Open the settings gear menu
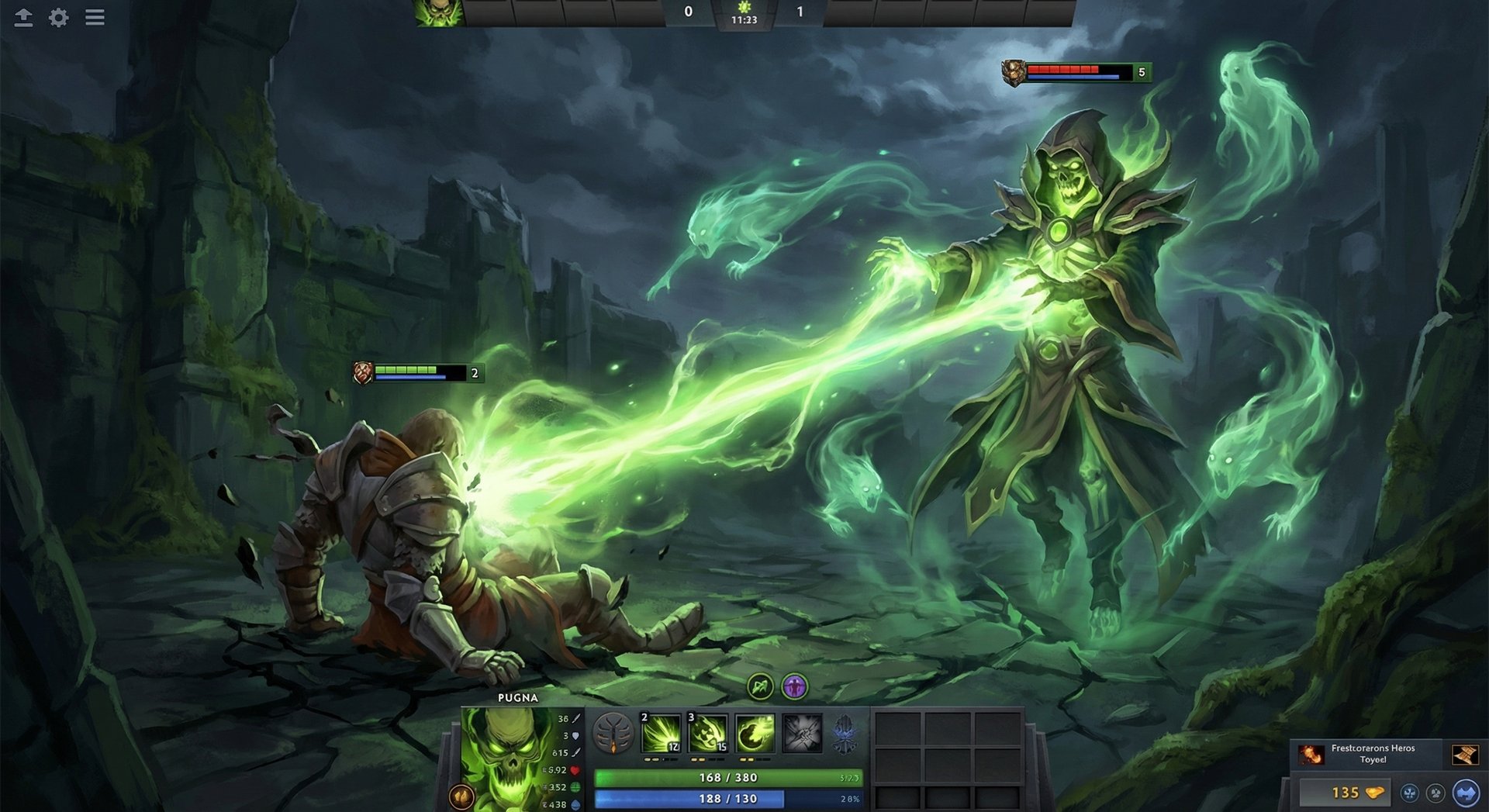The image size is (1489, 812). coord(57,18)
